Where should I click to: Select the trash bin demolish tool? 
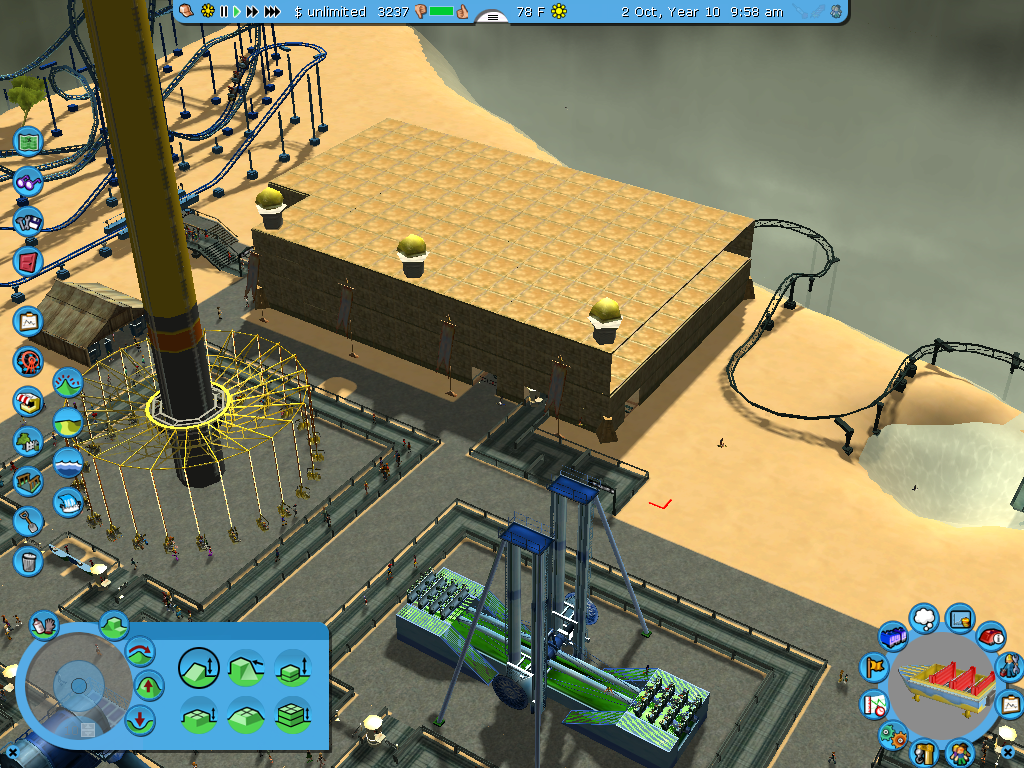pos(29,560)
